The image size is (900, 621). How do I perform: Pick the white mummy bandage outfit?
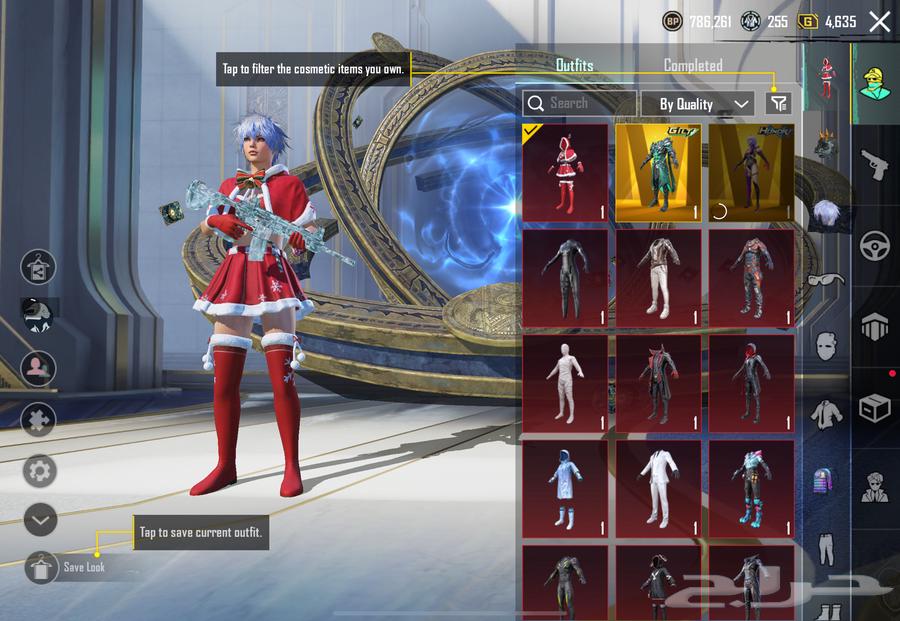(x=565, y=383)
